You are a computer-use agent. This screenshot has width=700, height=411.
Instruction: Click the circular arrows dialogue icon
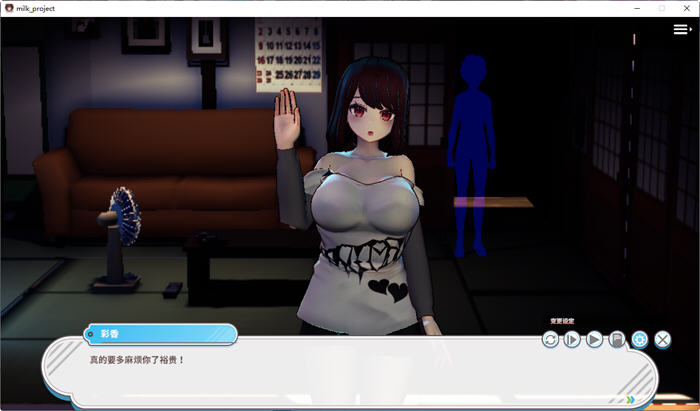550,340
